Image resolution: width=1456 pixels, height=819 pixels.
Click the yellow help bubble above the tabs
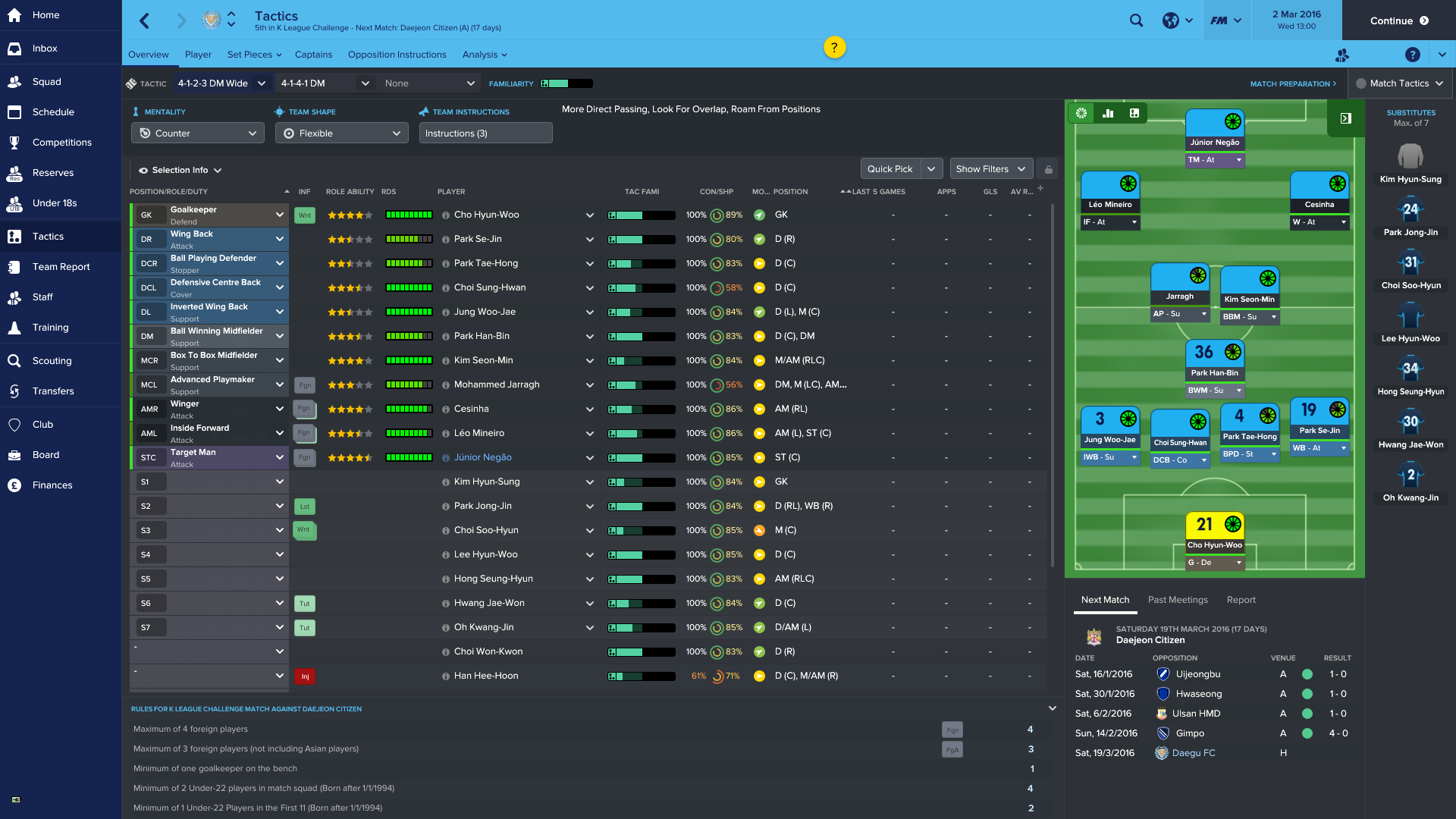click(835, 47)
